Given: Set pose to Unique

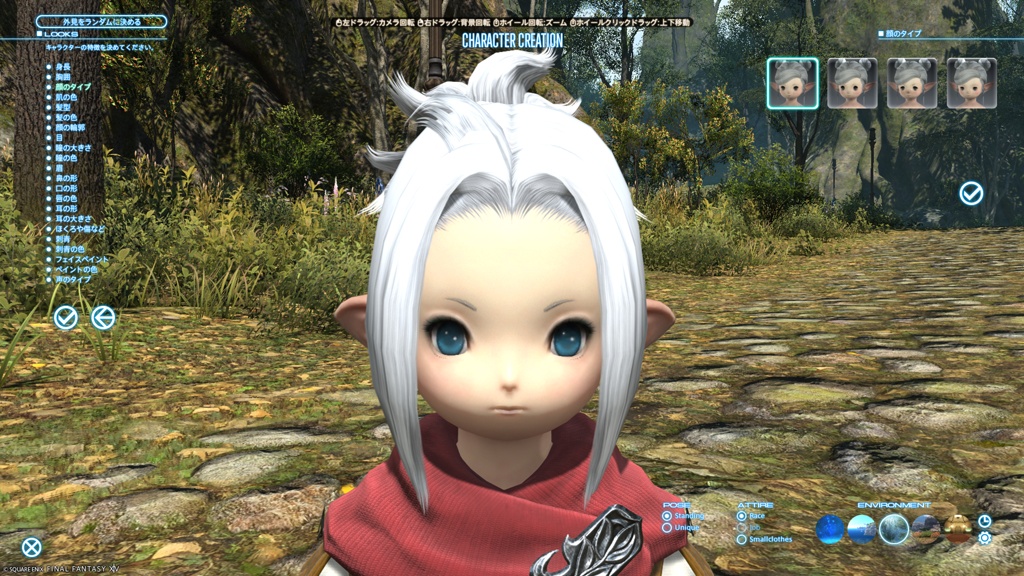Looking at the screenshot, I should (x=667, y=527).
